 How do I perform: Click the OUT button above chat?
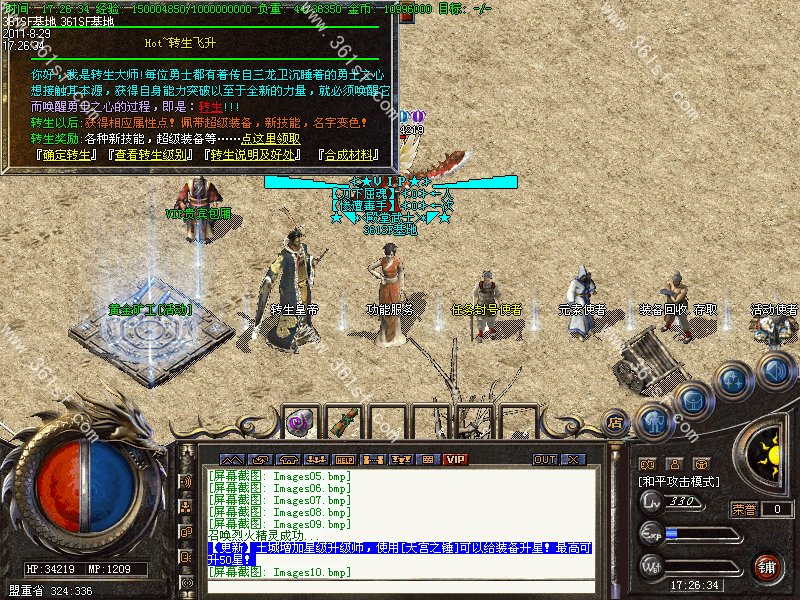point(544,459)
